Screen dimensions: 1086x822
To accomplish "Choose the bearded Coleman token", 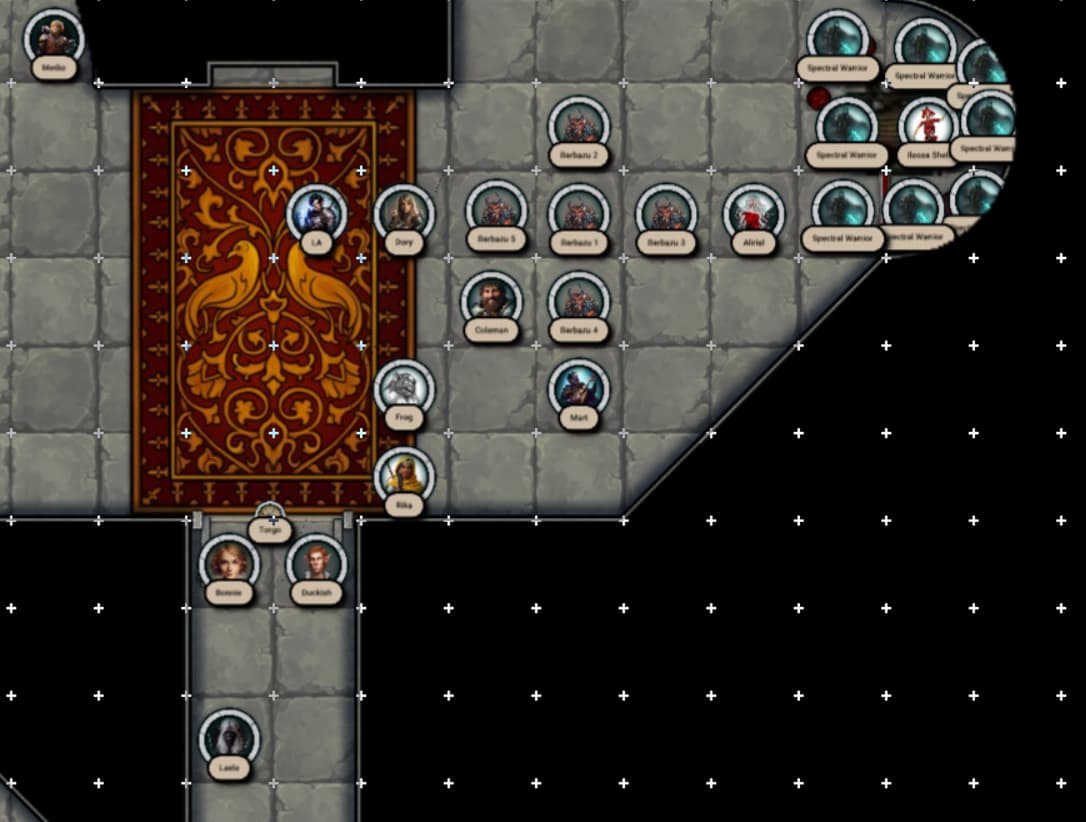I will click(491, 301).
